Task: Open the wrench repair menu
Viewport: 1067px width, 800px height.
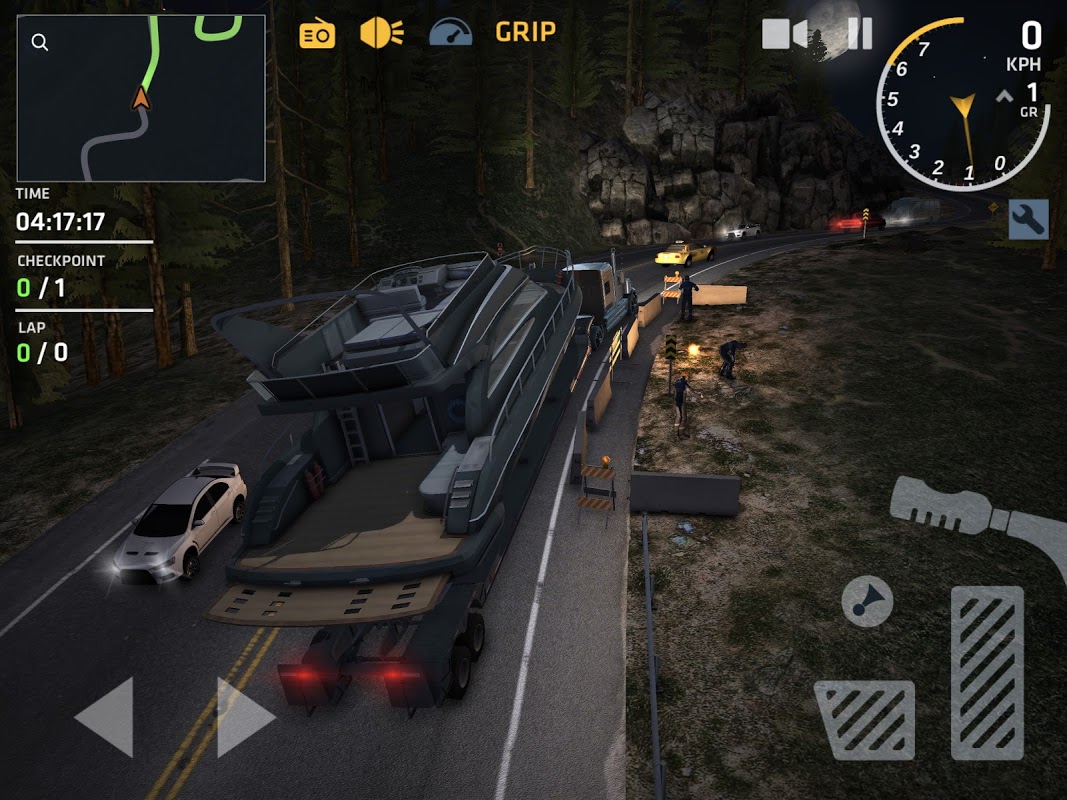Action: click(x=1028, y=219)
